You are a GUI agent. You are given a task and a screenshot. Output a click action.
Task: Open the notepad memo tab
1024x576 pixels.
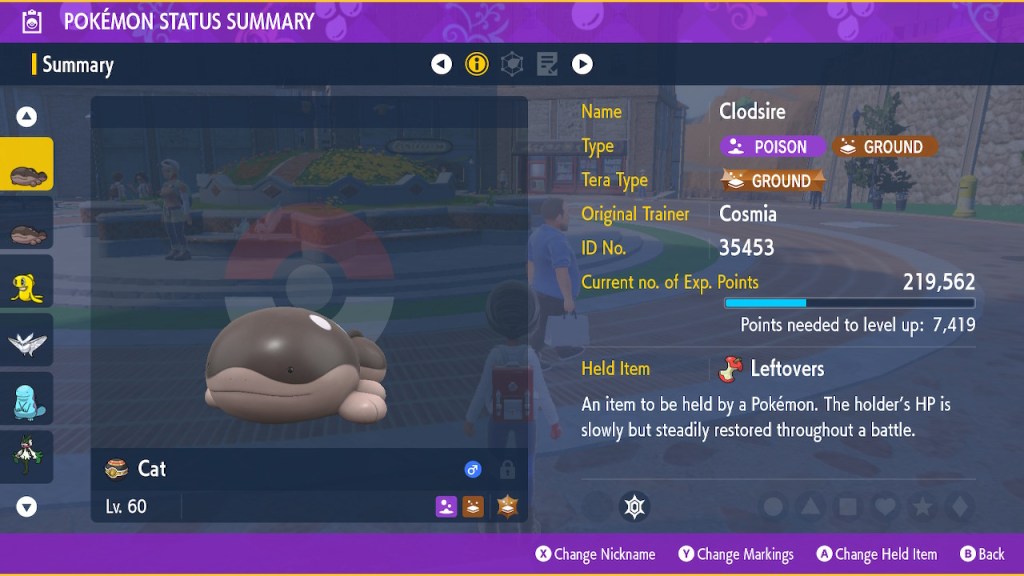(x=547, y=65)
